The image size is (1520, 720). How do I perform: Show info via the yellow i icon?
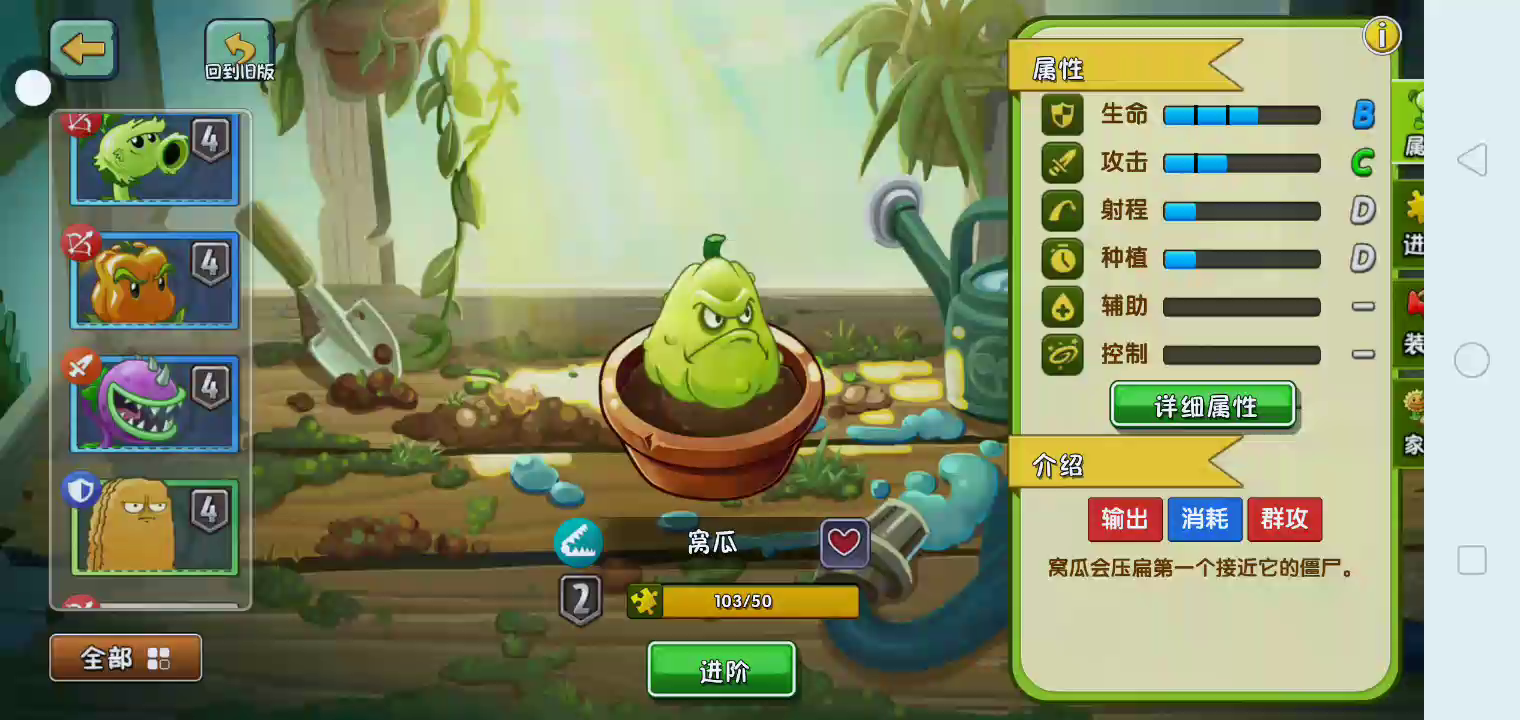tap(1381, 36)
